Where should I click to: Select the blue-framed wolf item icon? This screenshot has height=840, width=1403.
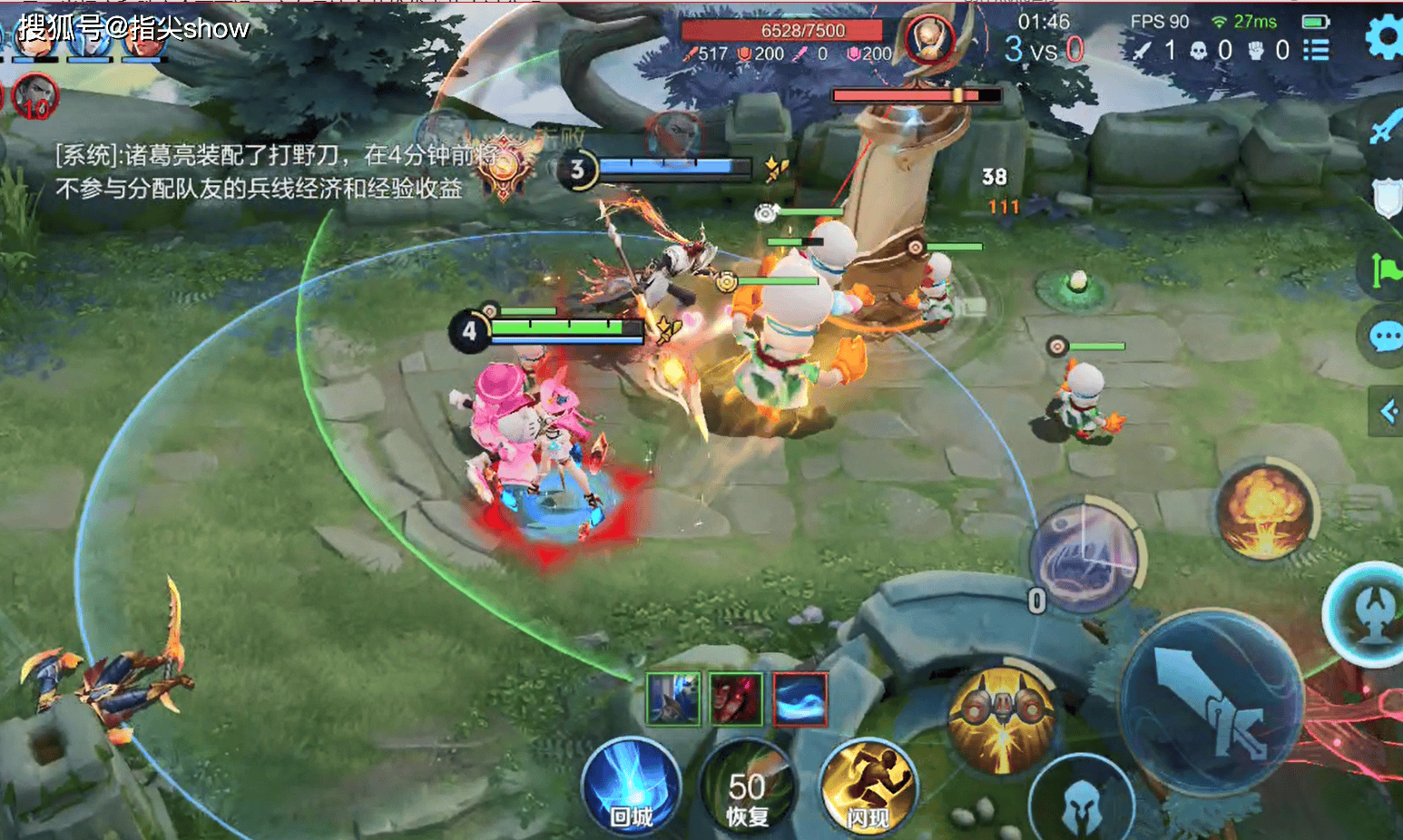coord(673,699)
